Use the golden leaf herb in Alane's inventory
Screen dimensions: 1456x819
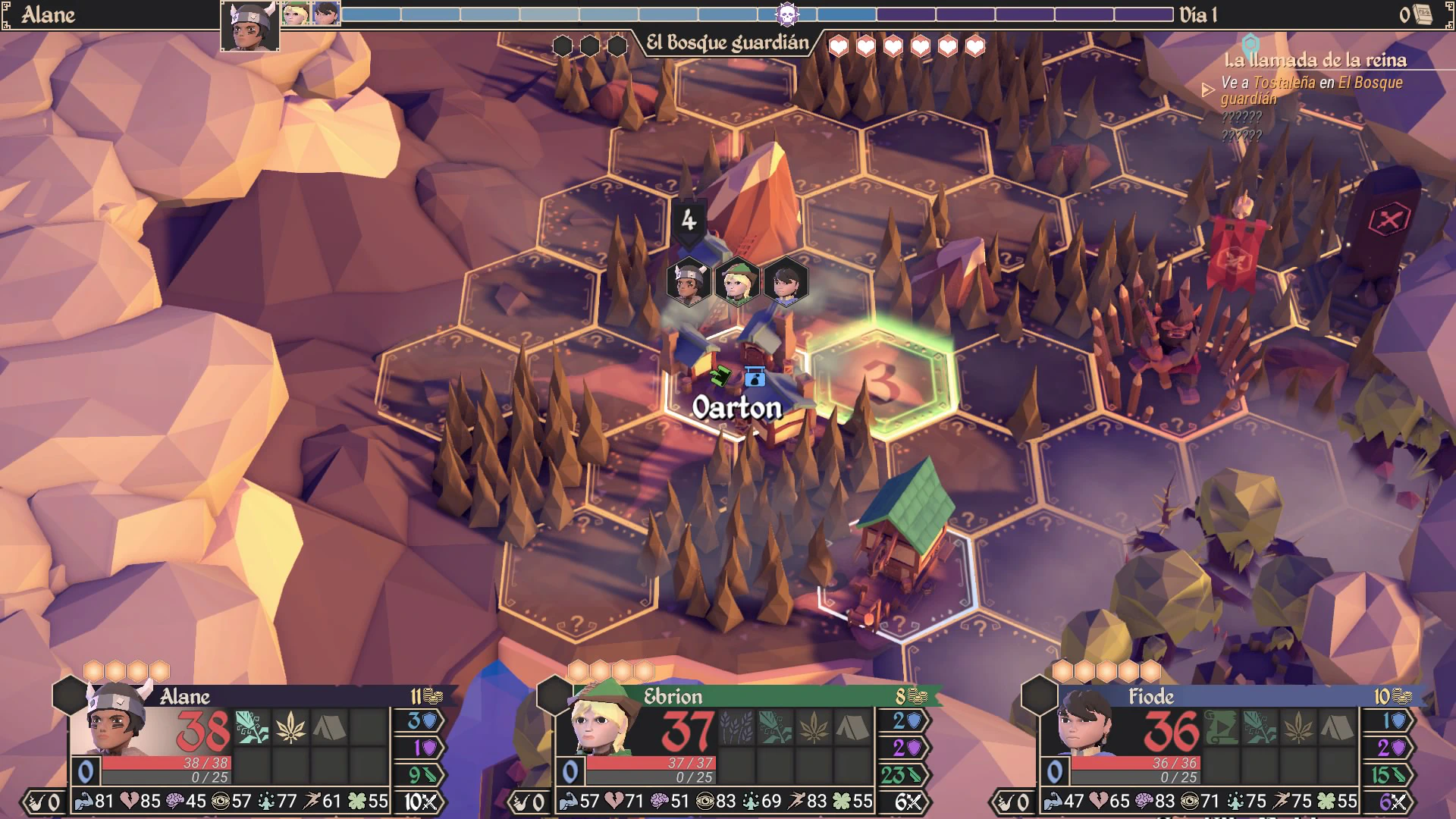point(290,727)
